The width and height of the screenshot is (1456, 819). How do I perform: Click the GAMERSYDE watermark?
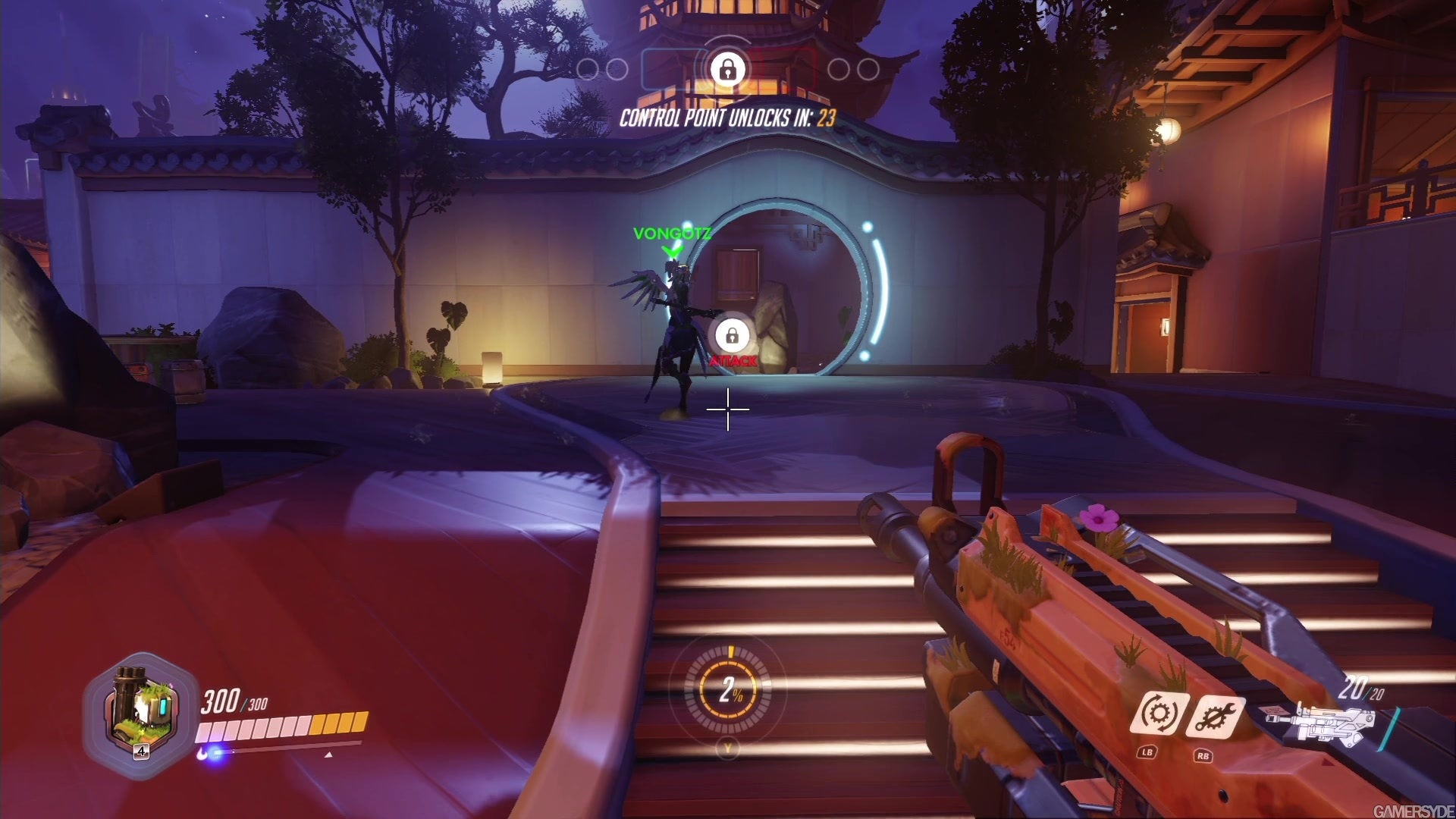pos(1415,809)
